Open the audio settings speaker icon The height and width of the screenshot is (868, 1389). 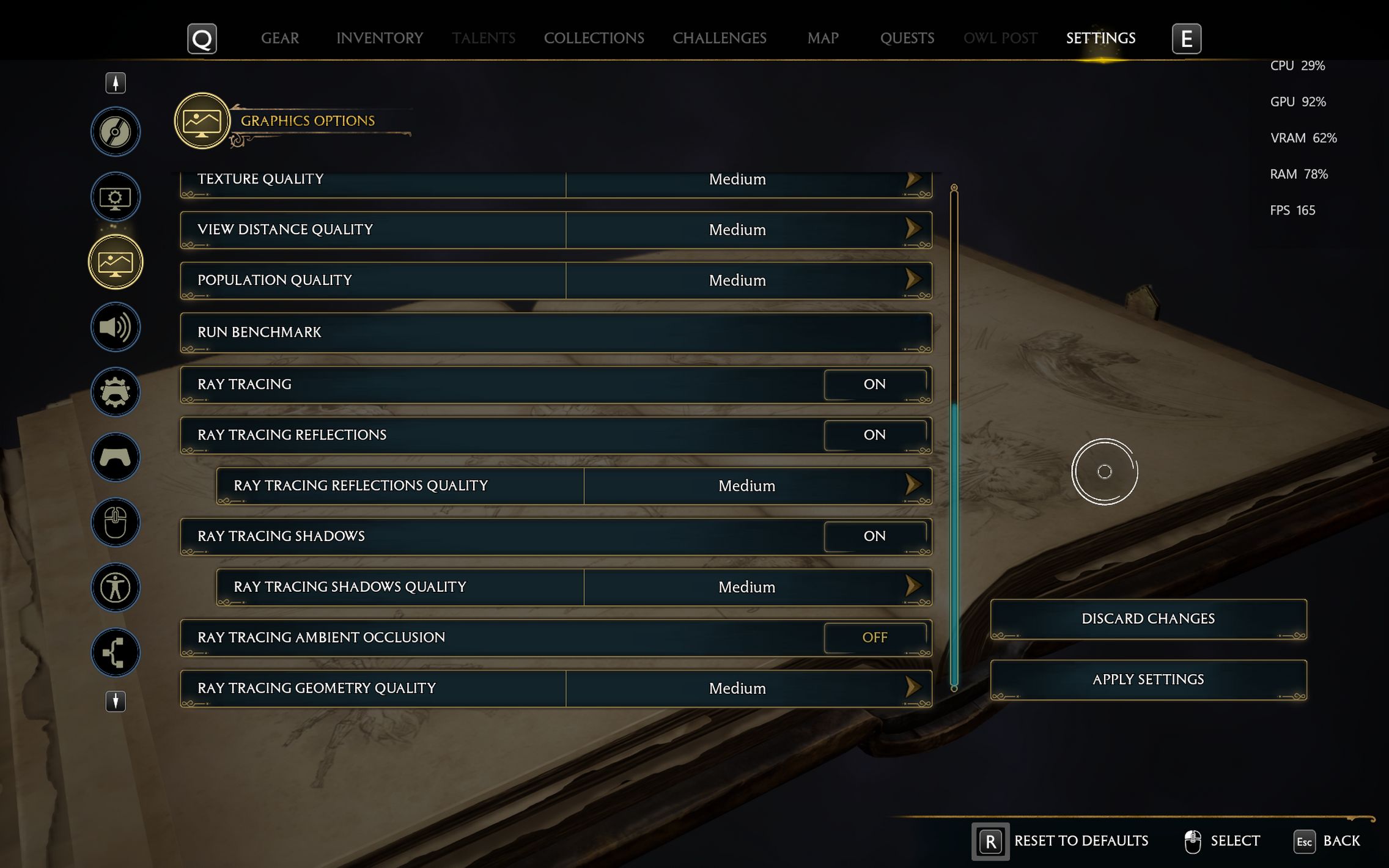[x=116, y=327]
